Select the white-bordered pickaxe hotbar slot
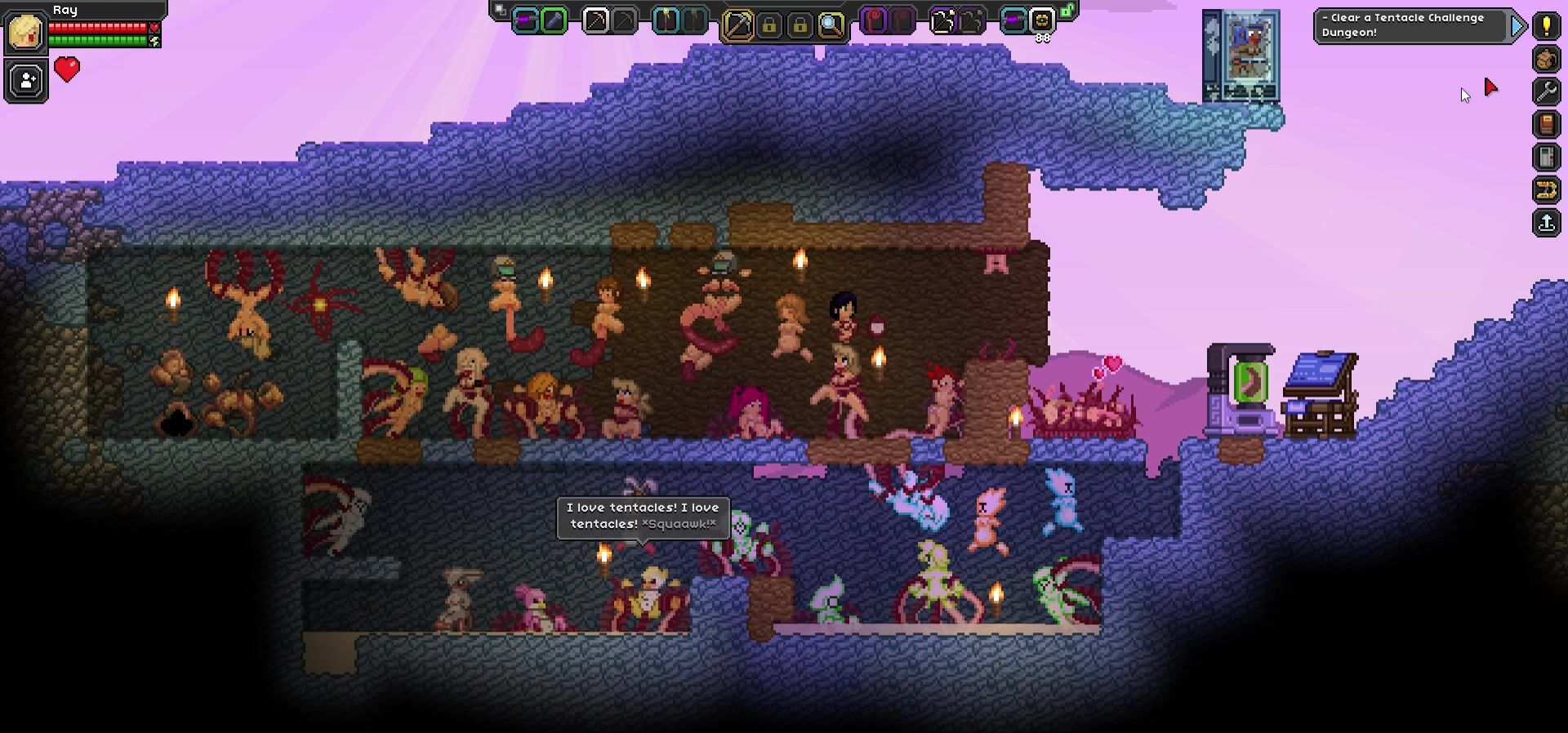The width and height of the screenshot is (1568, 733). [x=595, y=21]
